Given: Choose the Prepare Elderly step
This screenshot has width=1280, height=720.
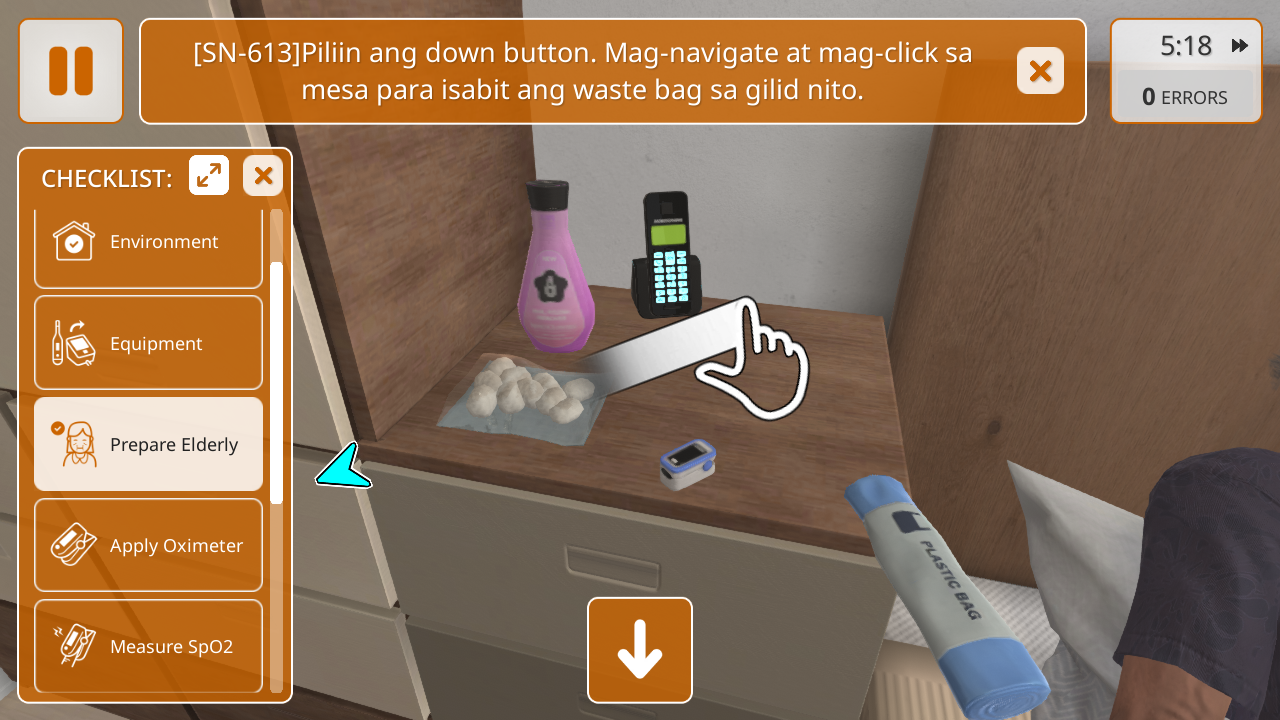Looking at the screenshot, I should pyautogui.click(x=149, y=444).
